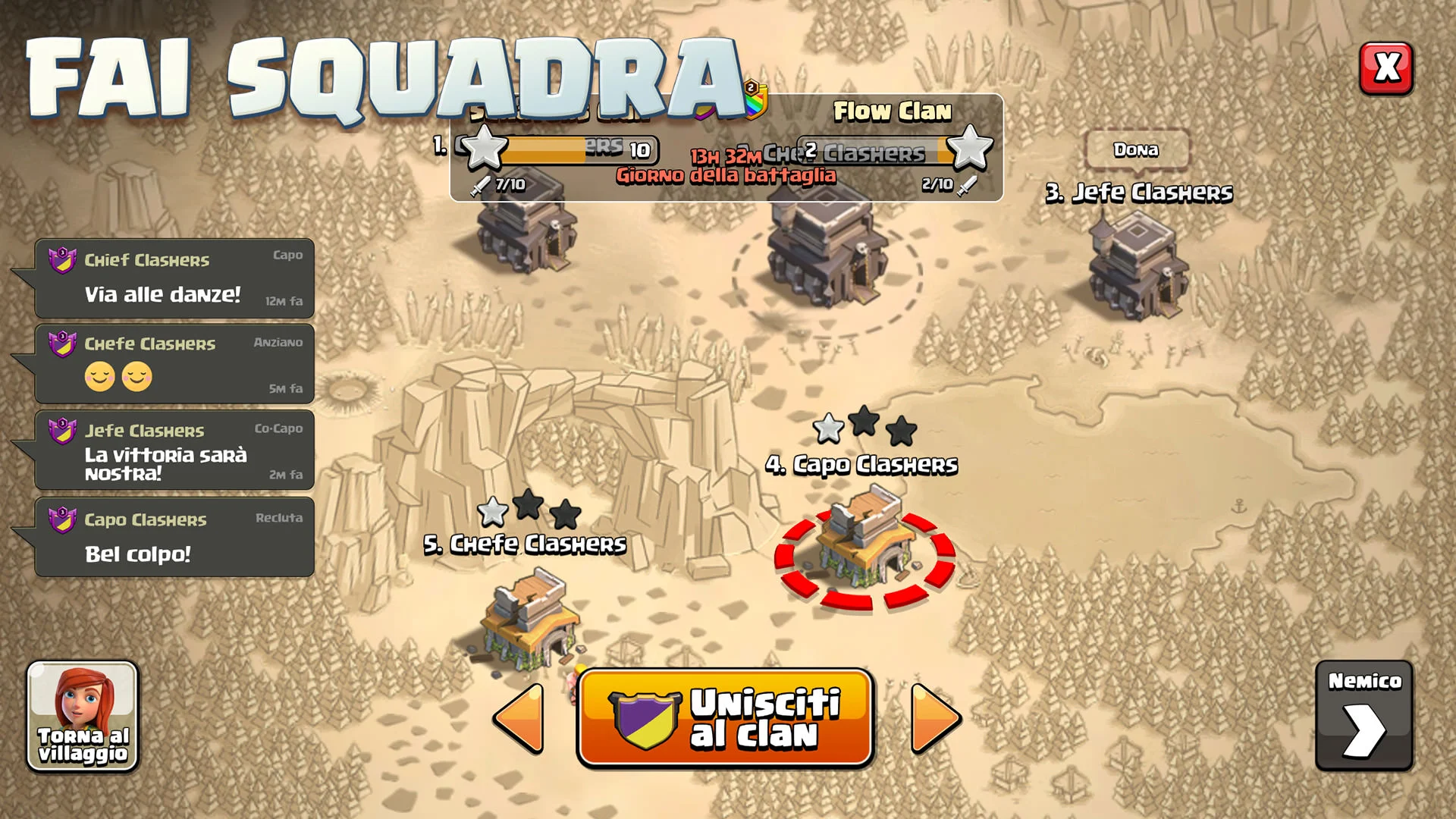Toggle the first star above Capo Clashers
The width and height of the screenshot is (1456, 819).
pos(830,427)
